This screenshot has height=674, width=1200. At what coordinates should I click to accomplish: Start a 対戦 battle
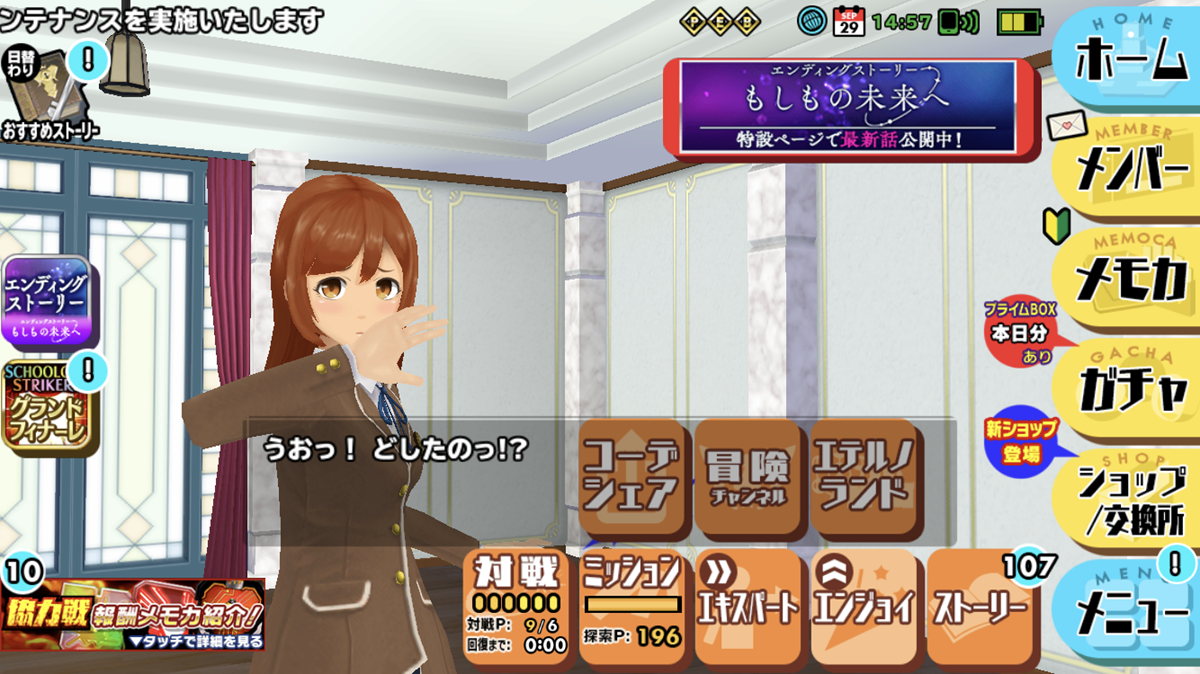pos(517,605)
